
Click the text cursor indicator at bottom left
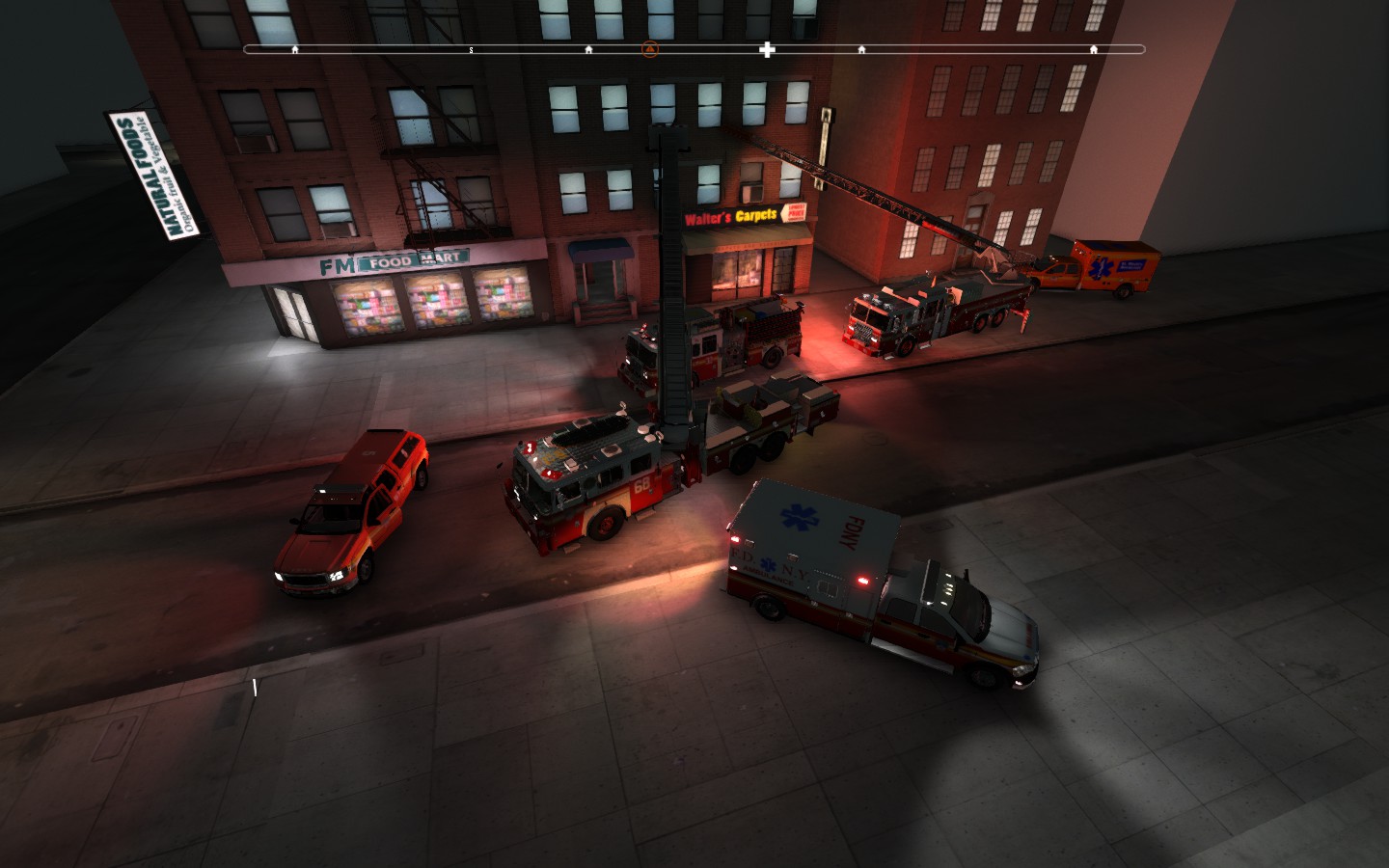click(254, 687)
